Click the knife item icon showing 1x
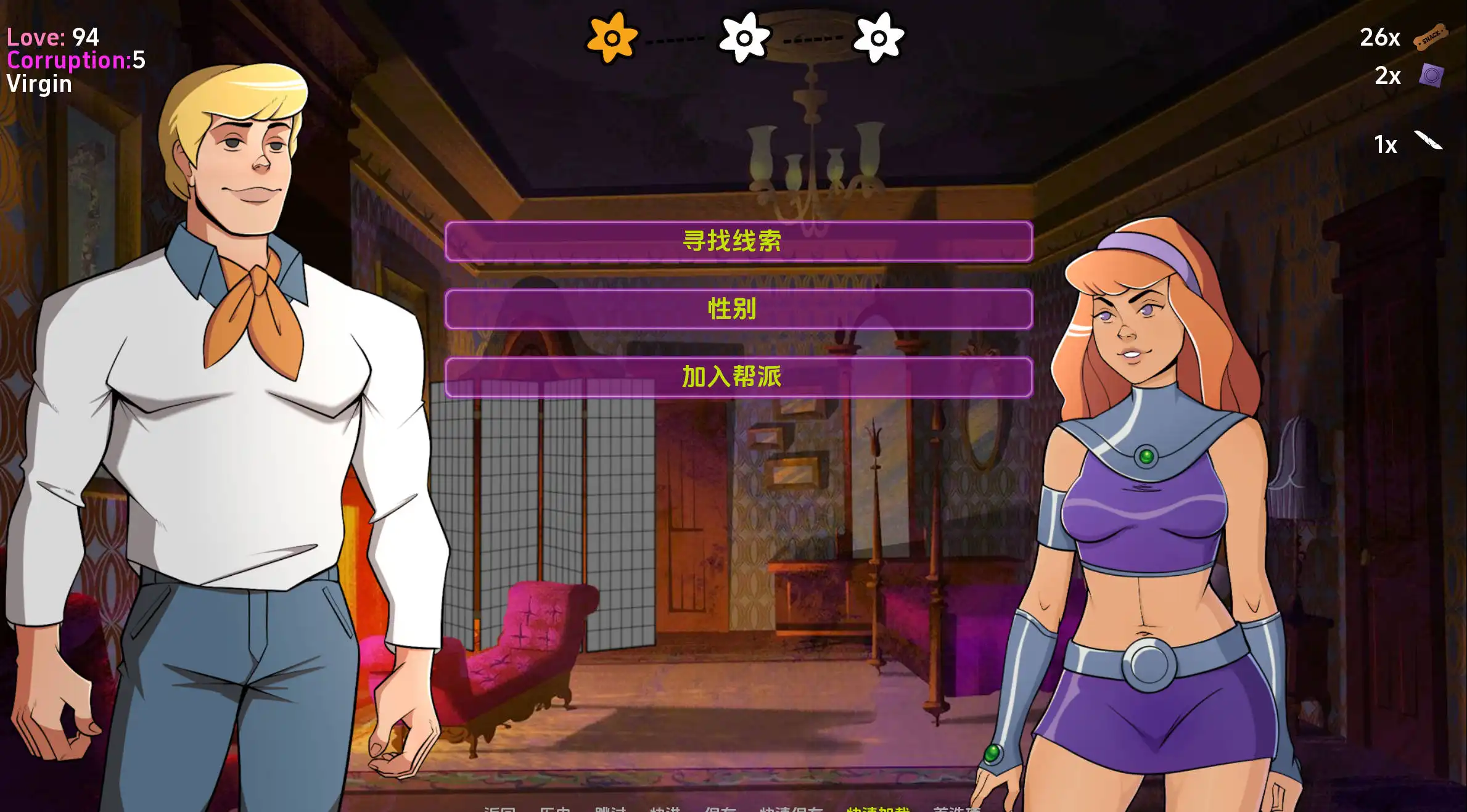The height and width of the screenshot is (812, 1467). coord(1430,143)
